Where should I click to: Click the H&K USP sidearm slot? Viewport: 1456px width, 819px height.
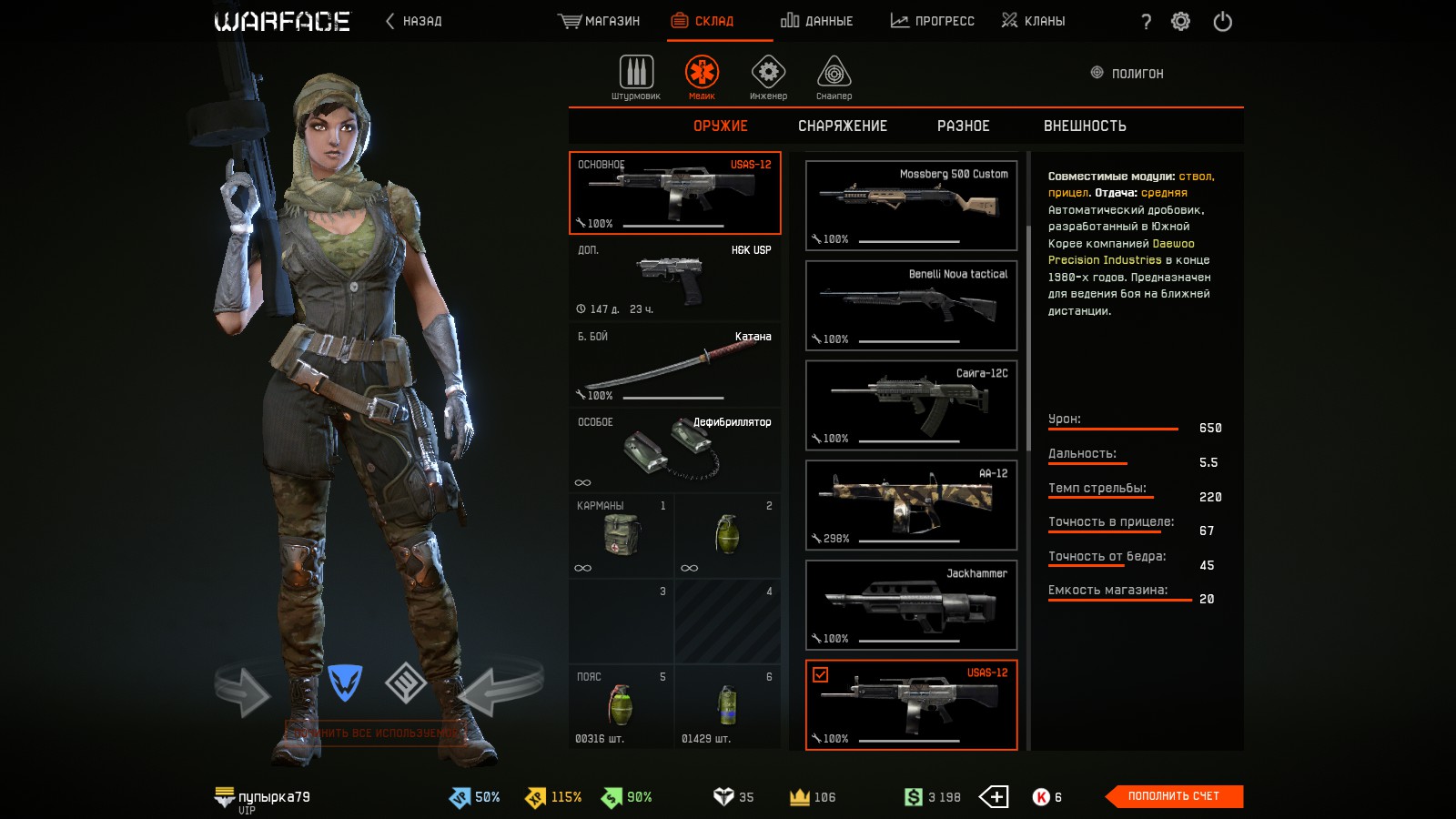click(674, 278)
